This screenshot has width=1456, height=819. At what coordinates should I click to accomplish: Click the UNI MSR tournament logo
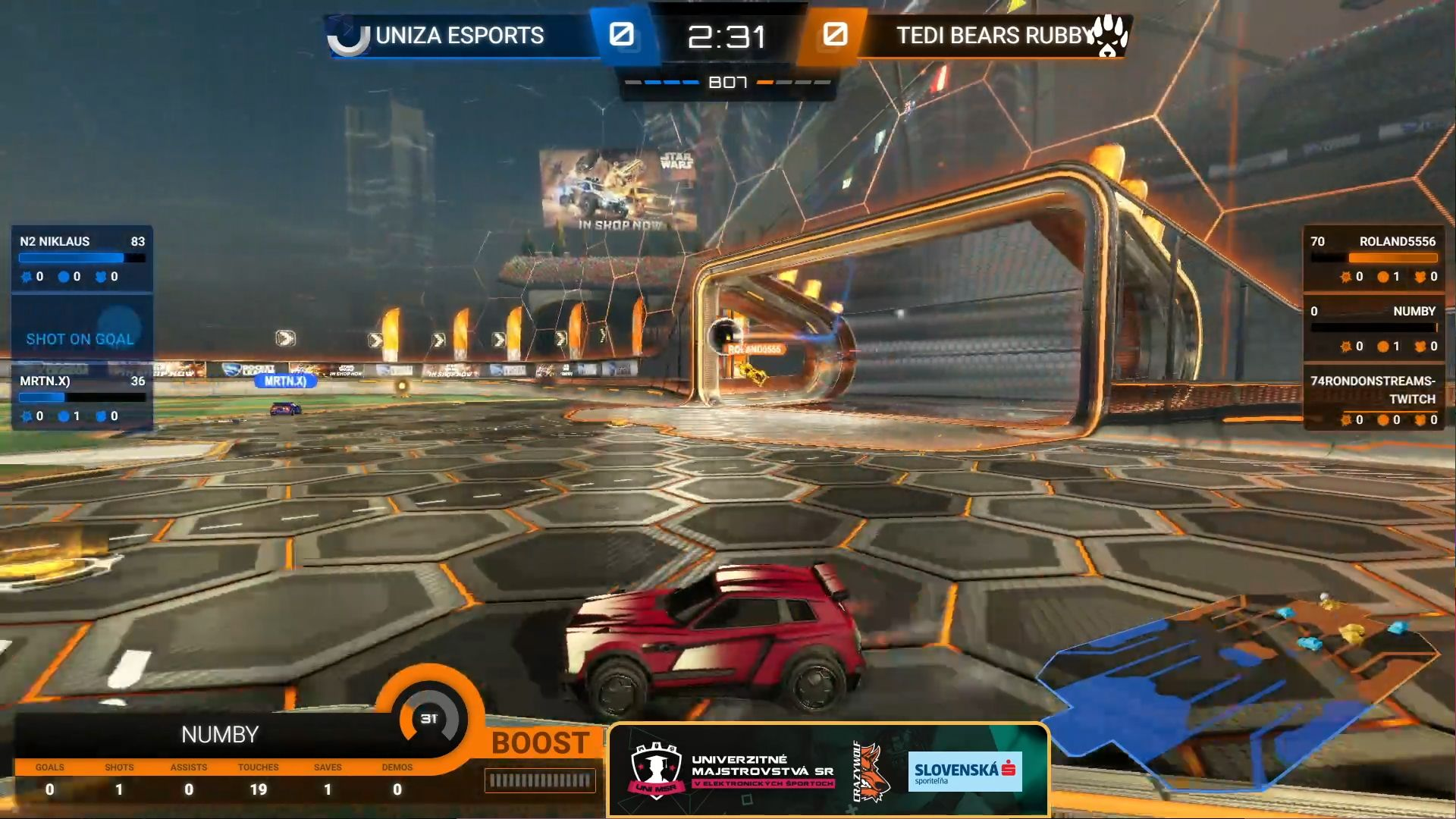tap(656, 771)
